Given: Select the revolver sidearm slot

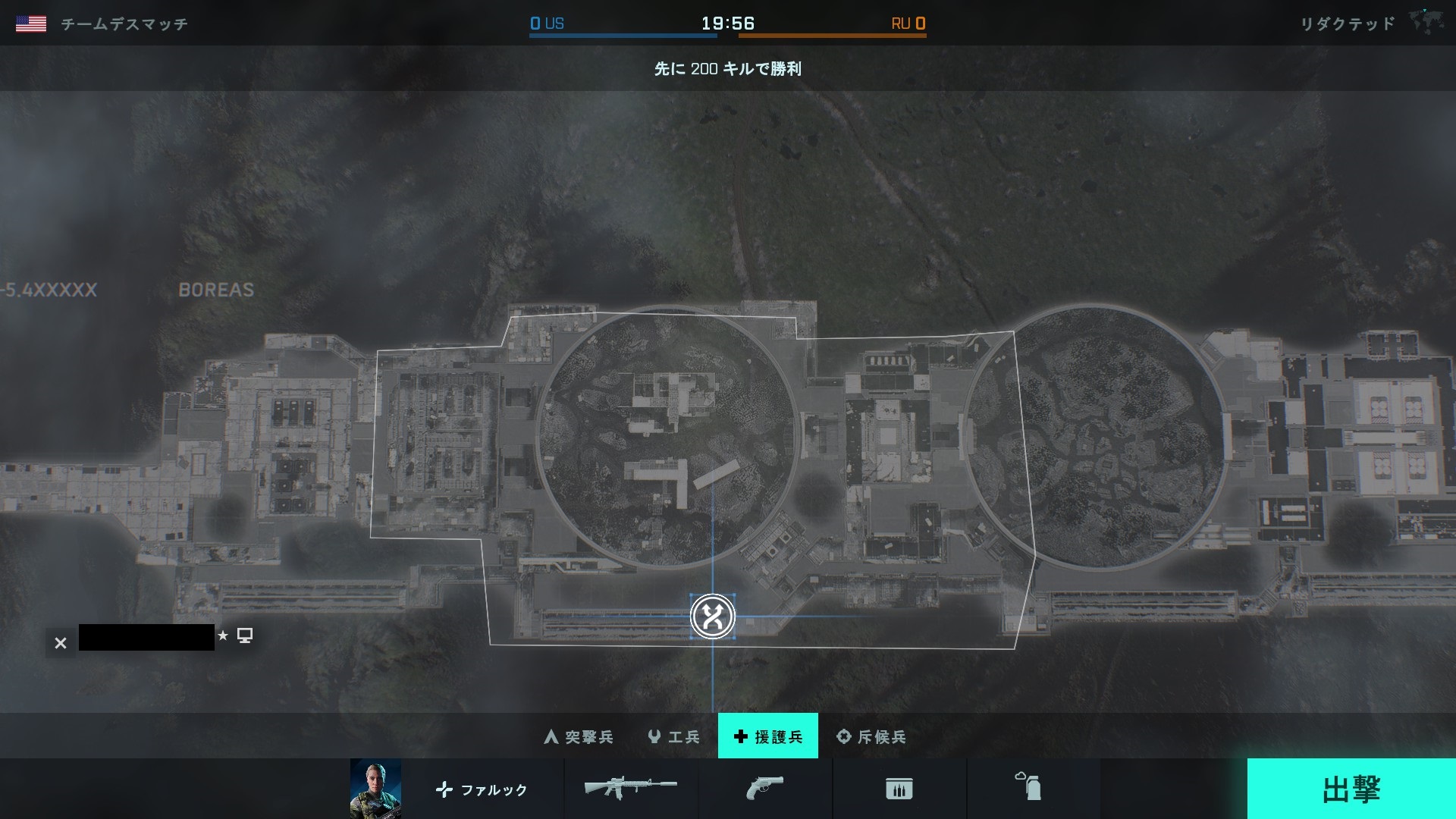Looking at the screenshot, I should point(764,789).
